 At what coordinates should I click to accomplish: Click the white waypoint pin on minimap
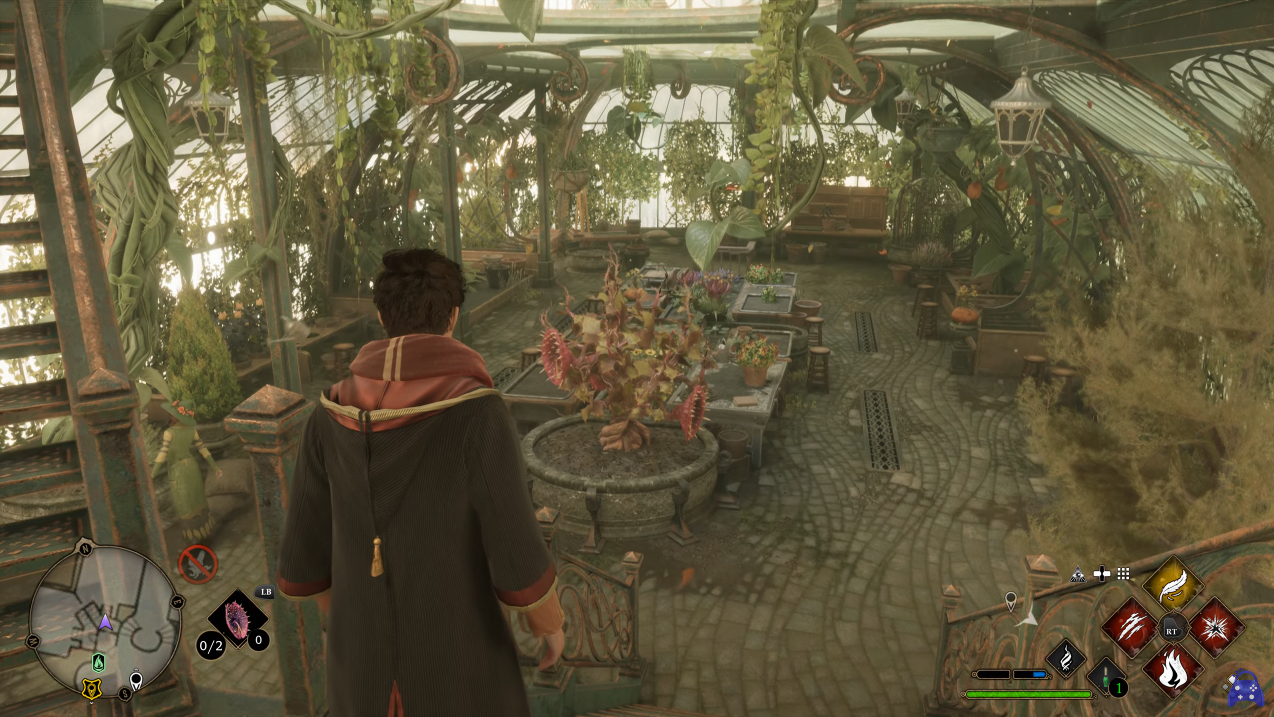136,681
